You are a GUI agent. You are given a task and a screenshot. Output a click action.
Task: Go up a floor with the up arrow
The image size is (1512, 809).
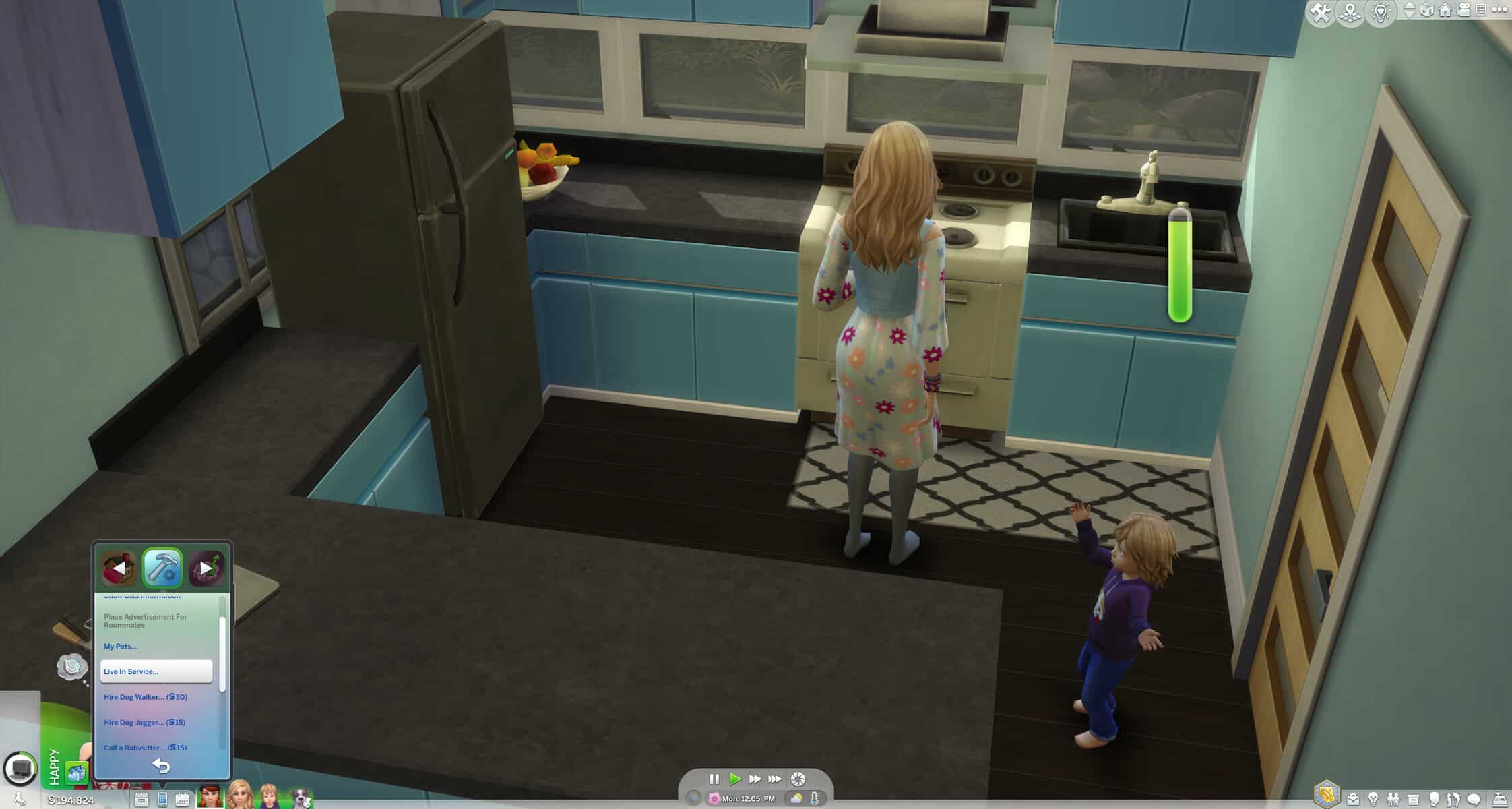[x=1410, y=6]
